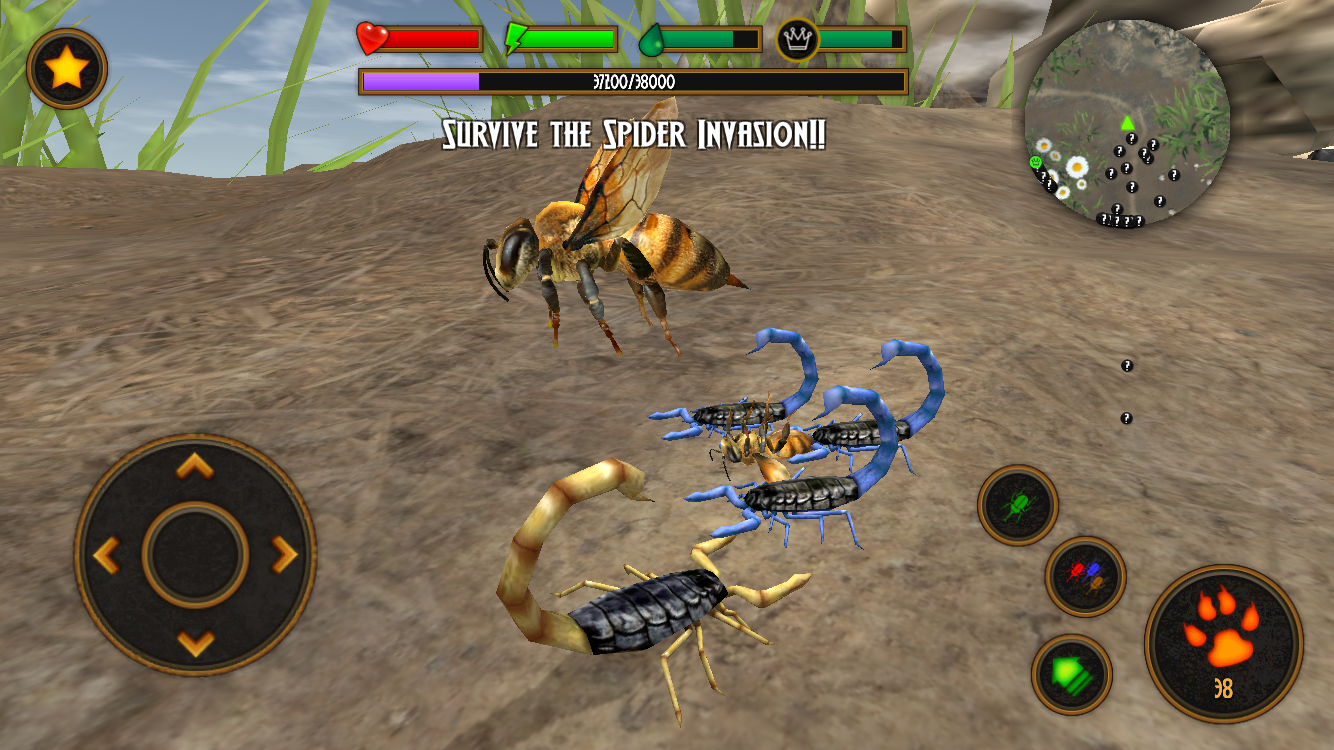Tap the lightning bolt energy icon
The width and height of the screenshot is (1334, 750).
click(513, 38)
